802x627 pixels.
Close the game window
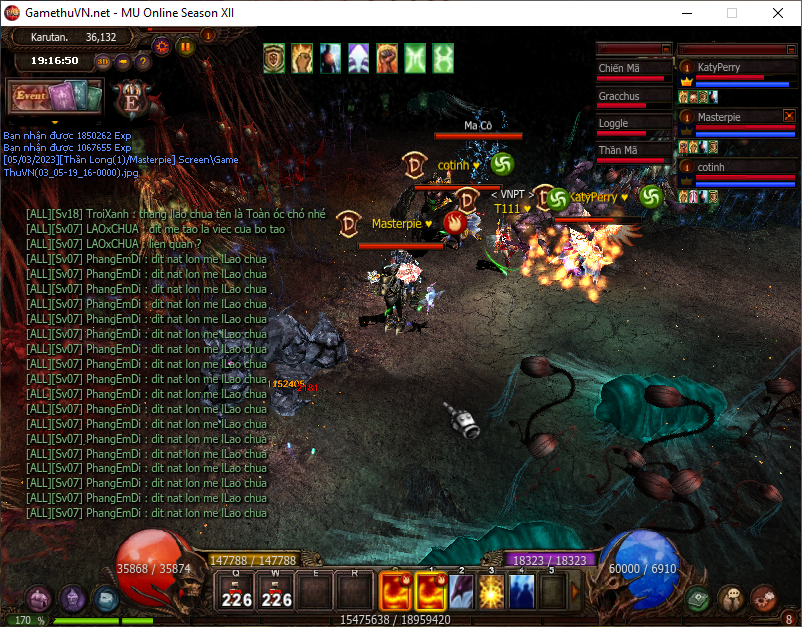pyautogui.click(x=778, y=13)
